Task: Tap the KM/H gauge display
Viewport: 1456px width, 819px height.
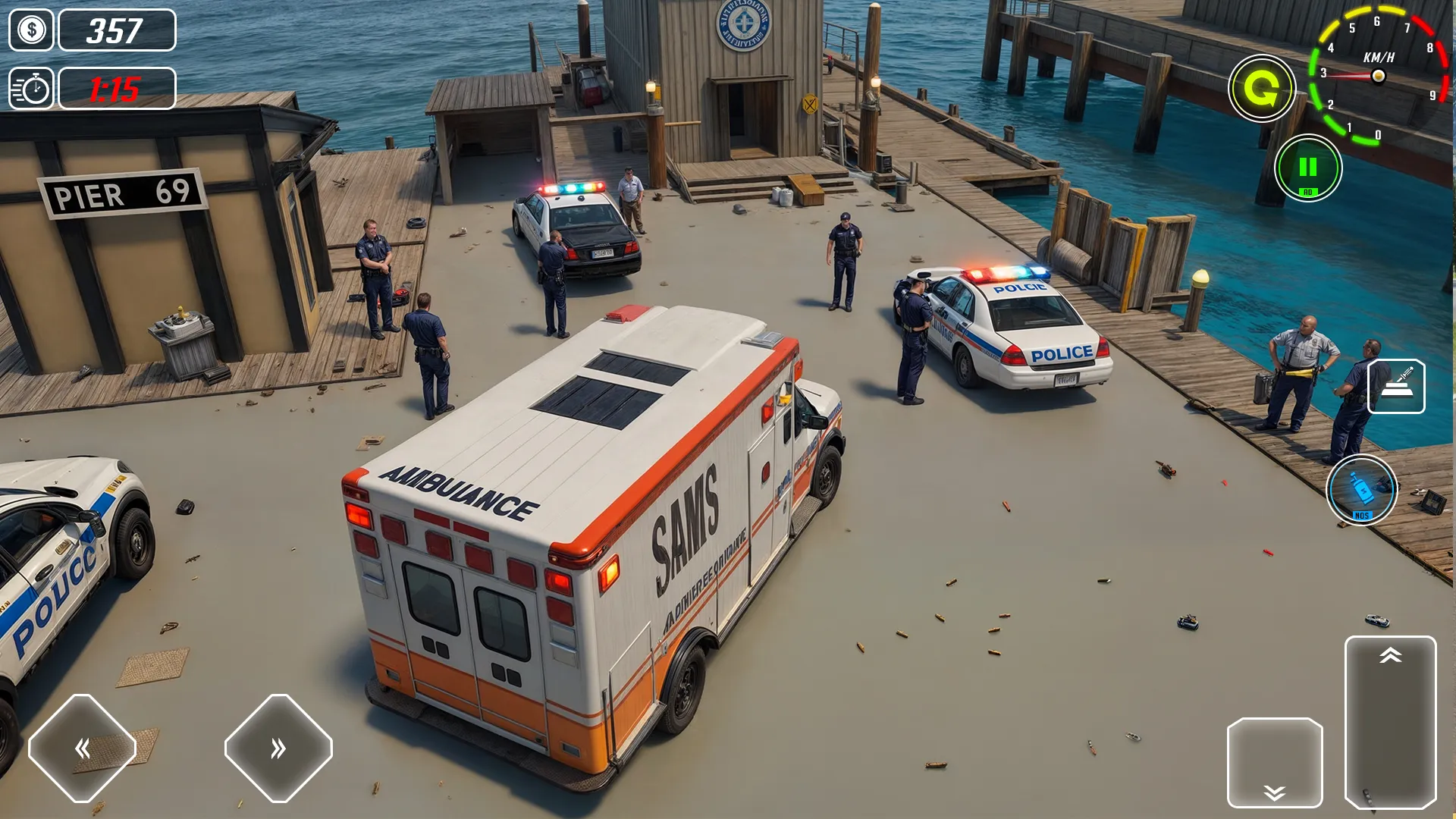Action: [x=1379, y=56]
